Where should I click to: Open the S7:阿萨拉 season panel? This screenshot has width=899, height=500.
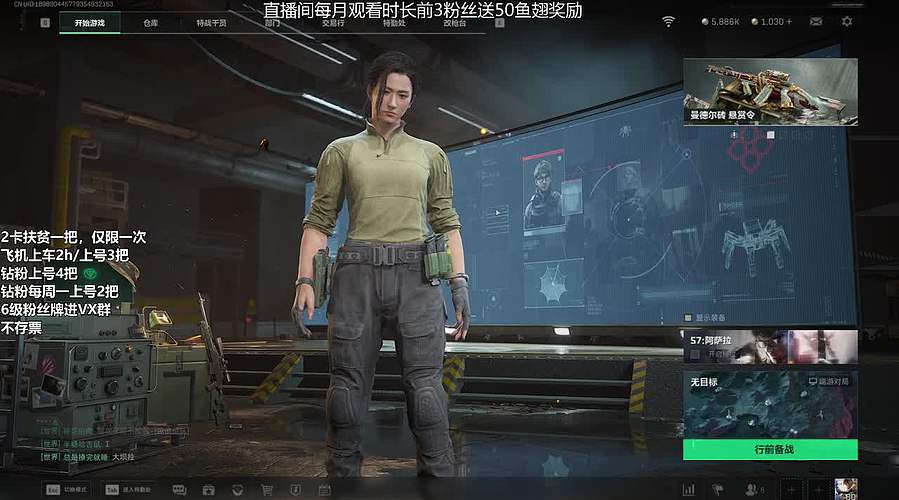point(770,347)
